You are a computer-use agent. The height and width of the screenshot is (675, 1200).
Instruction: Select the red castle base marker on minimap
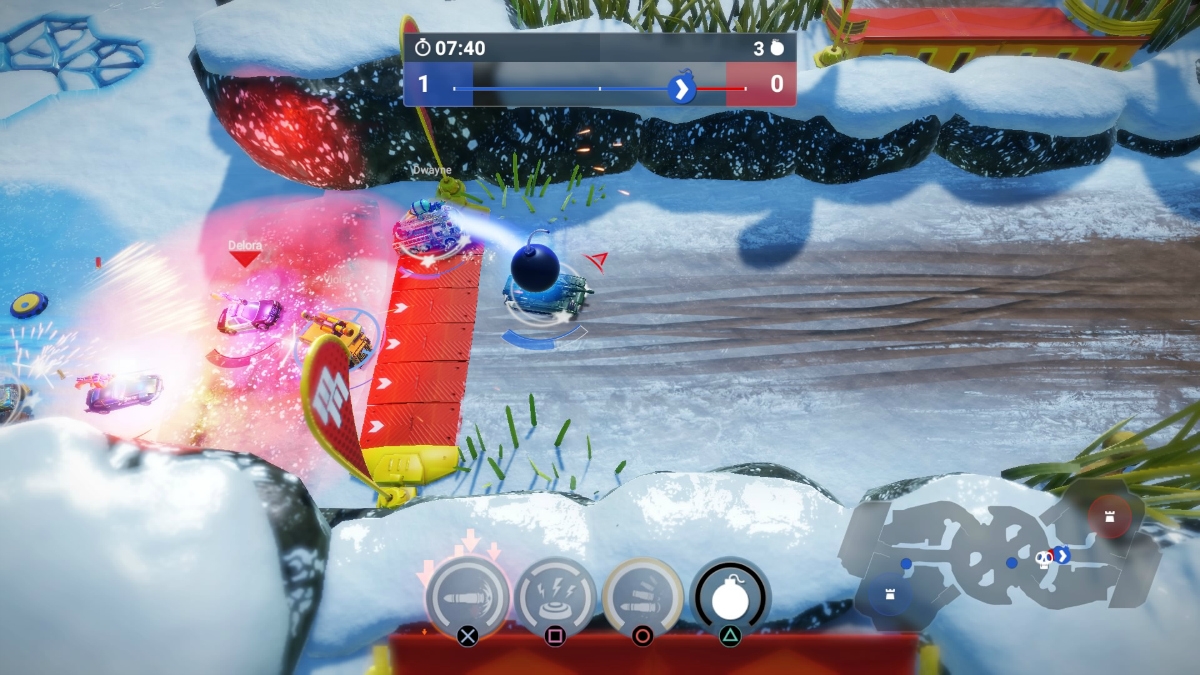click(1110, 515)
